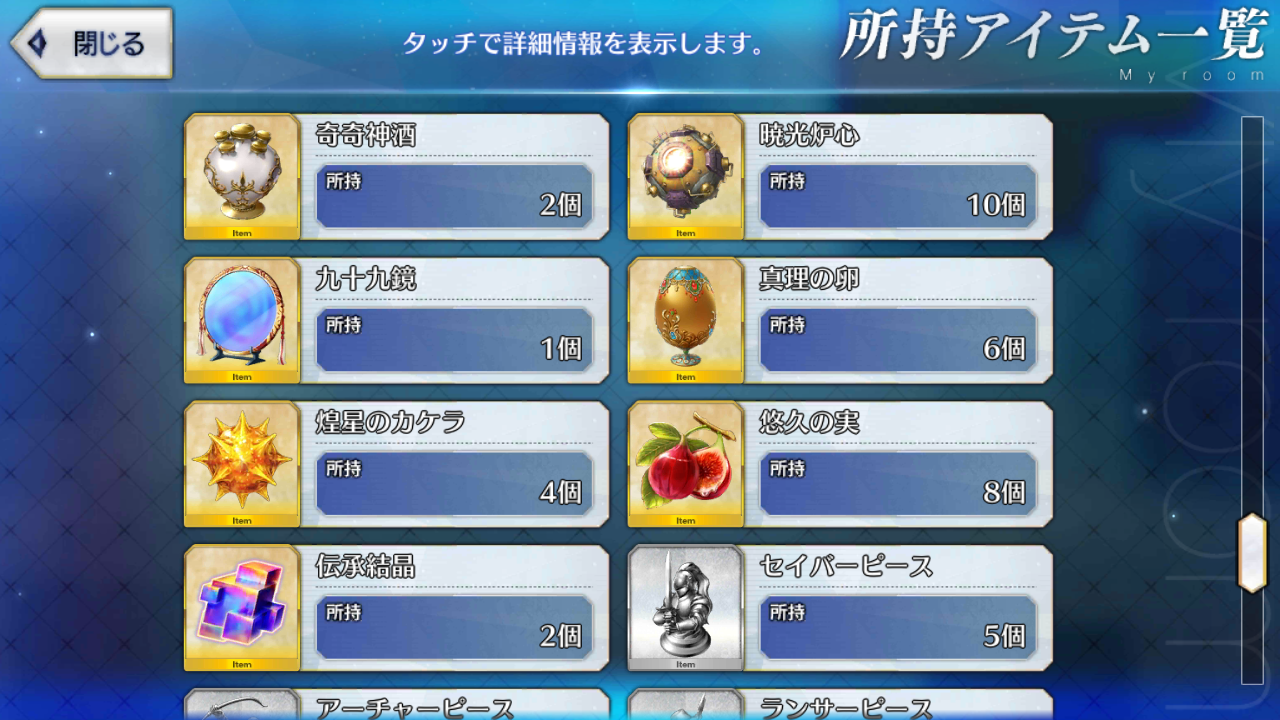The image size is (1280, 720).
Task: Tap the 暁光炉心 reactor core icon
Action: [685, 176]
